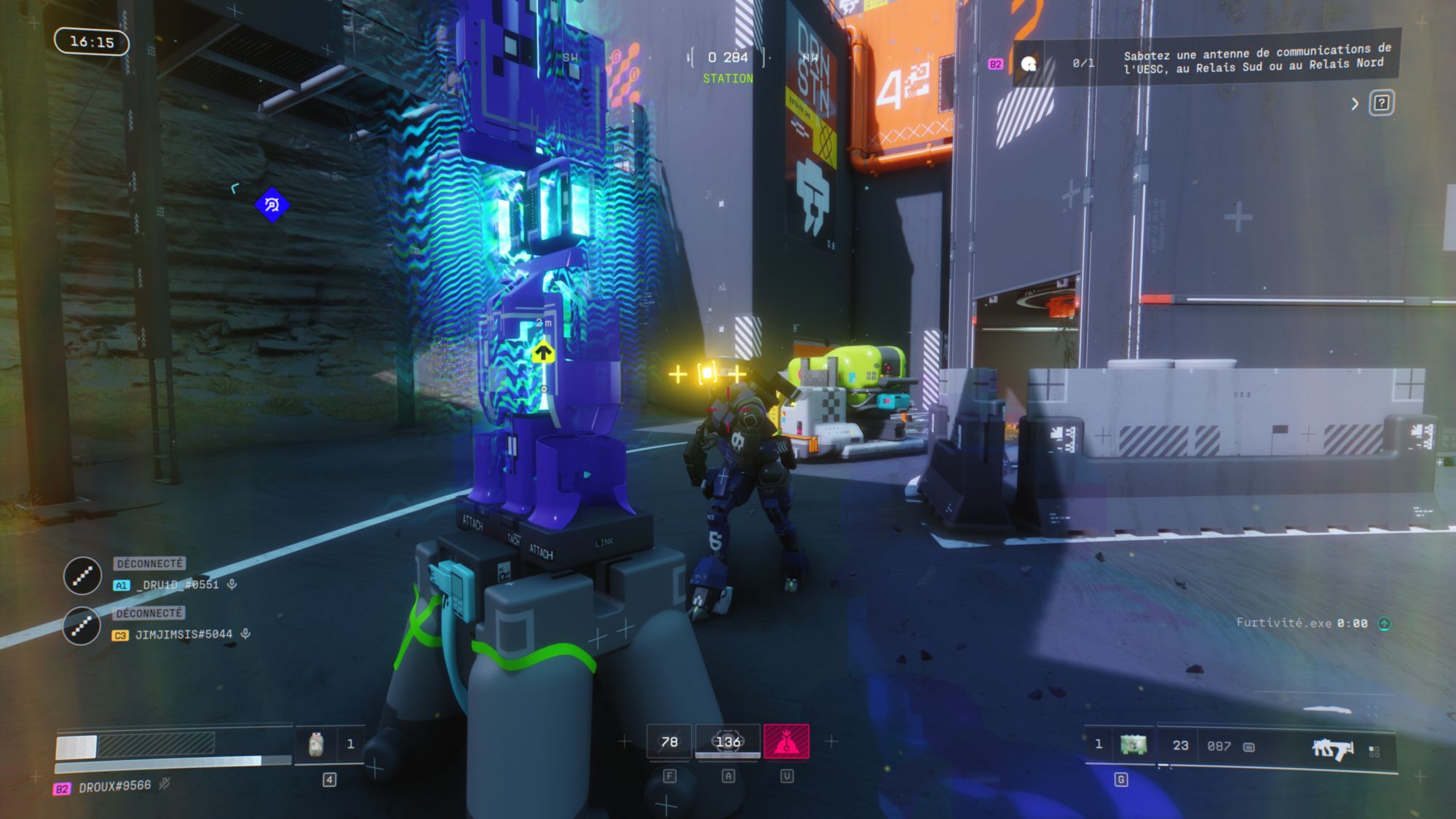Expand the objectives chevron arrow
Image resolution: width=1456 pixels, height=819 pixels.
click(x=1355, y=103)
